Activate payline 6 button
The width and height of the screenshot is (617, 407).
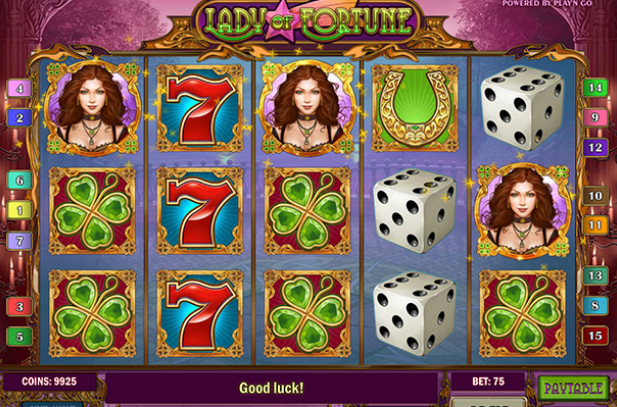[x=19, y=181]
